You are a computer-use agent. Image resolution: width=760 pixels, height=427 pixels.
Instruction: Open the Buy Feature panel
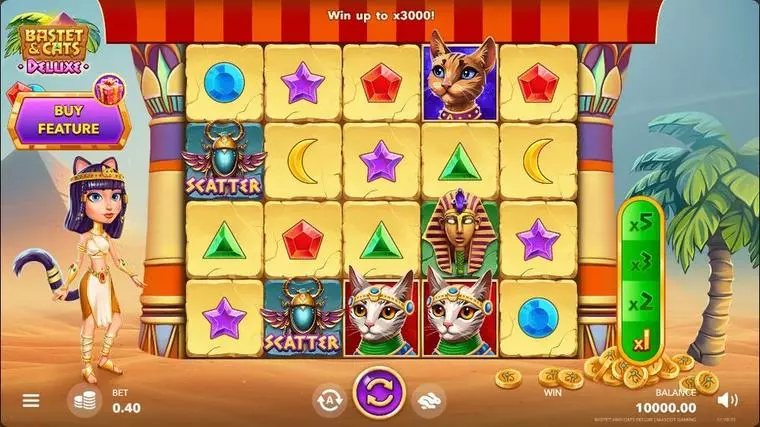click(x=68, y=121)
